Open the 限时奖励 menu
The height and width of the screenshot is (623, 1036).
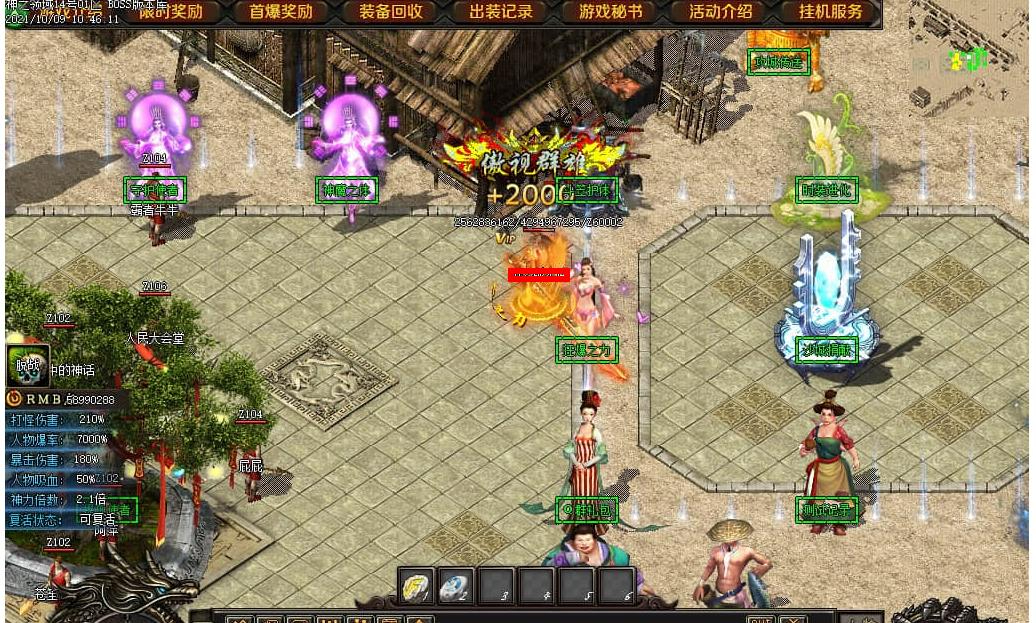coord(171,13)
